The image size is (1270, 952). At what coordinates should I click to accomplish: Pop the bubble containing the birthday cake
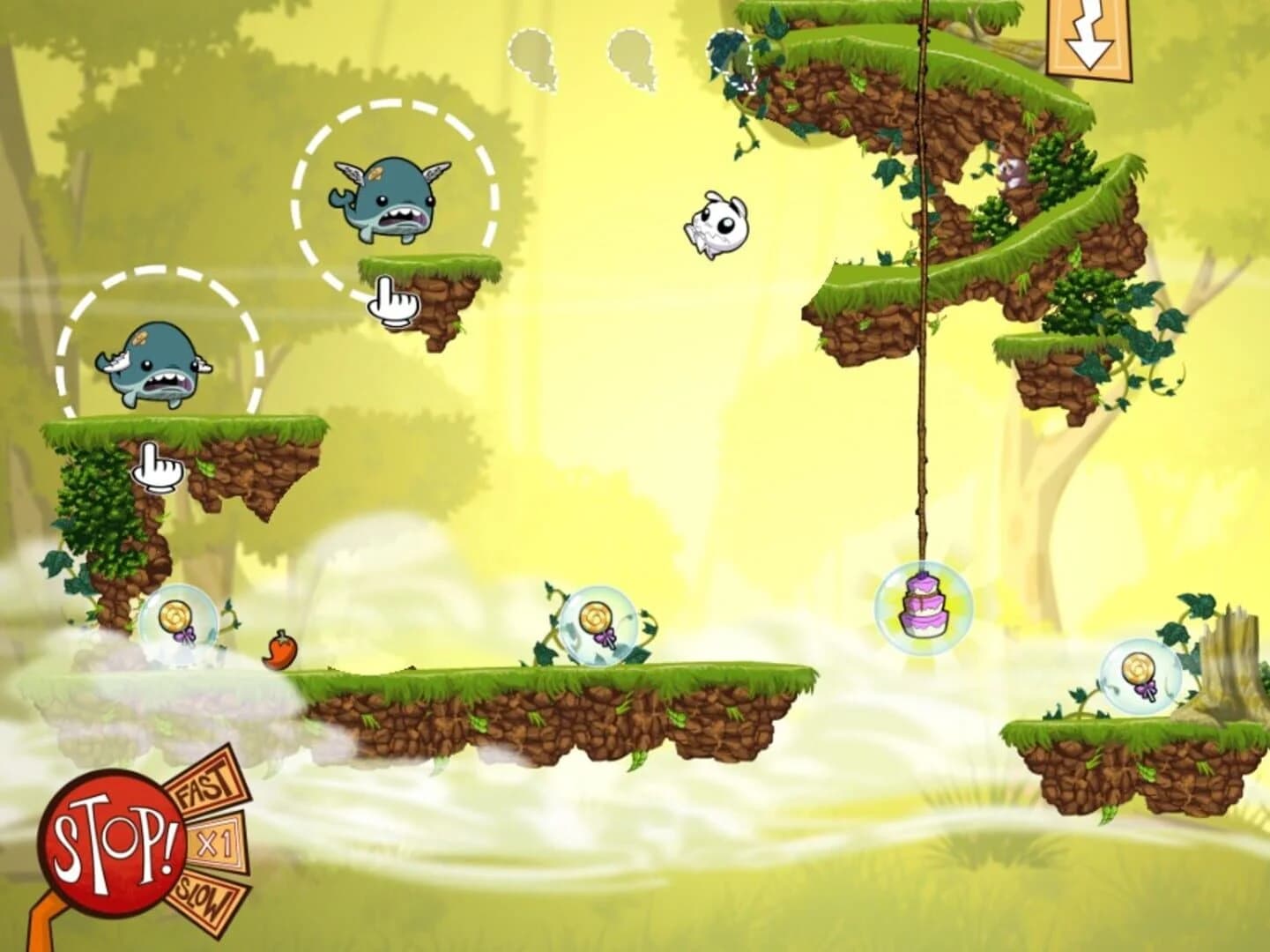(x=922, y=608)
